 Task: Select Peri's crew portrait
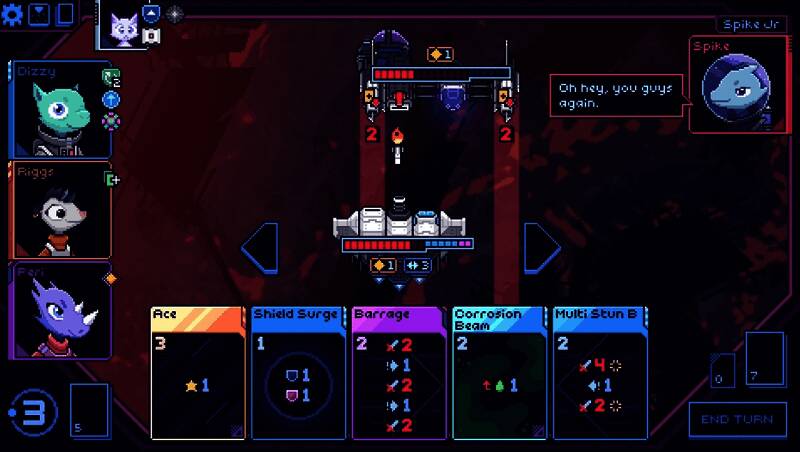(x=60, y=308)
